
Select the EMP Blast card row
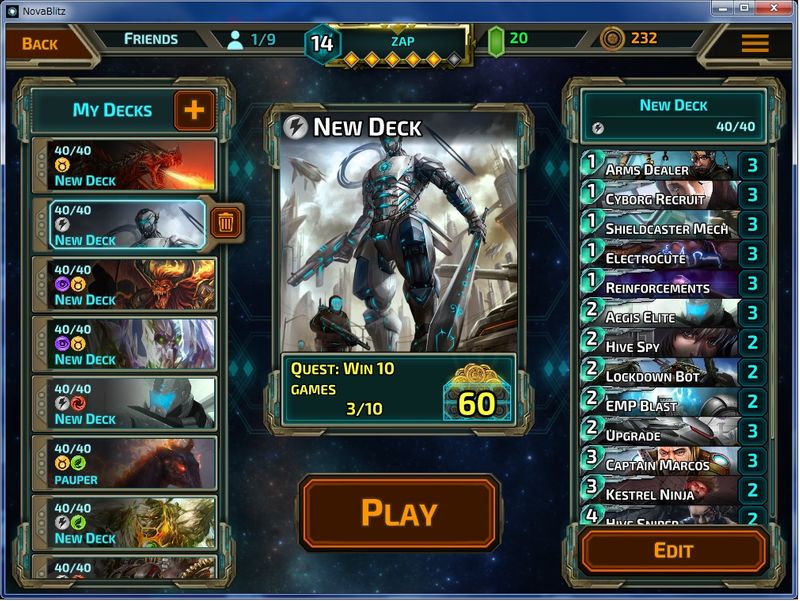click(x=660, y=403)
